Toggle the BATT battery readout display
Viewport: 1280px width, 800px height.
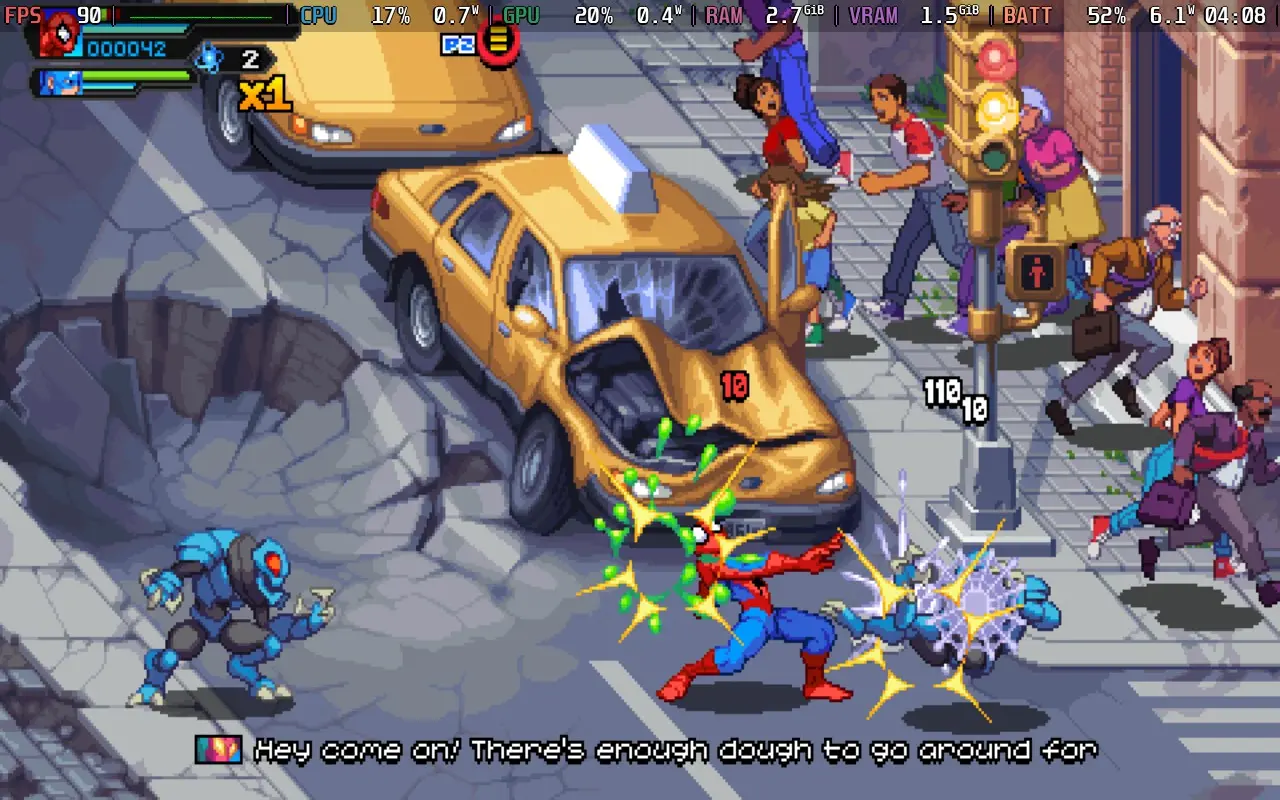[x=1029, y=15]
